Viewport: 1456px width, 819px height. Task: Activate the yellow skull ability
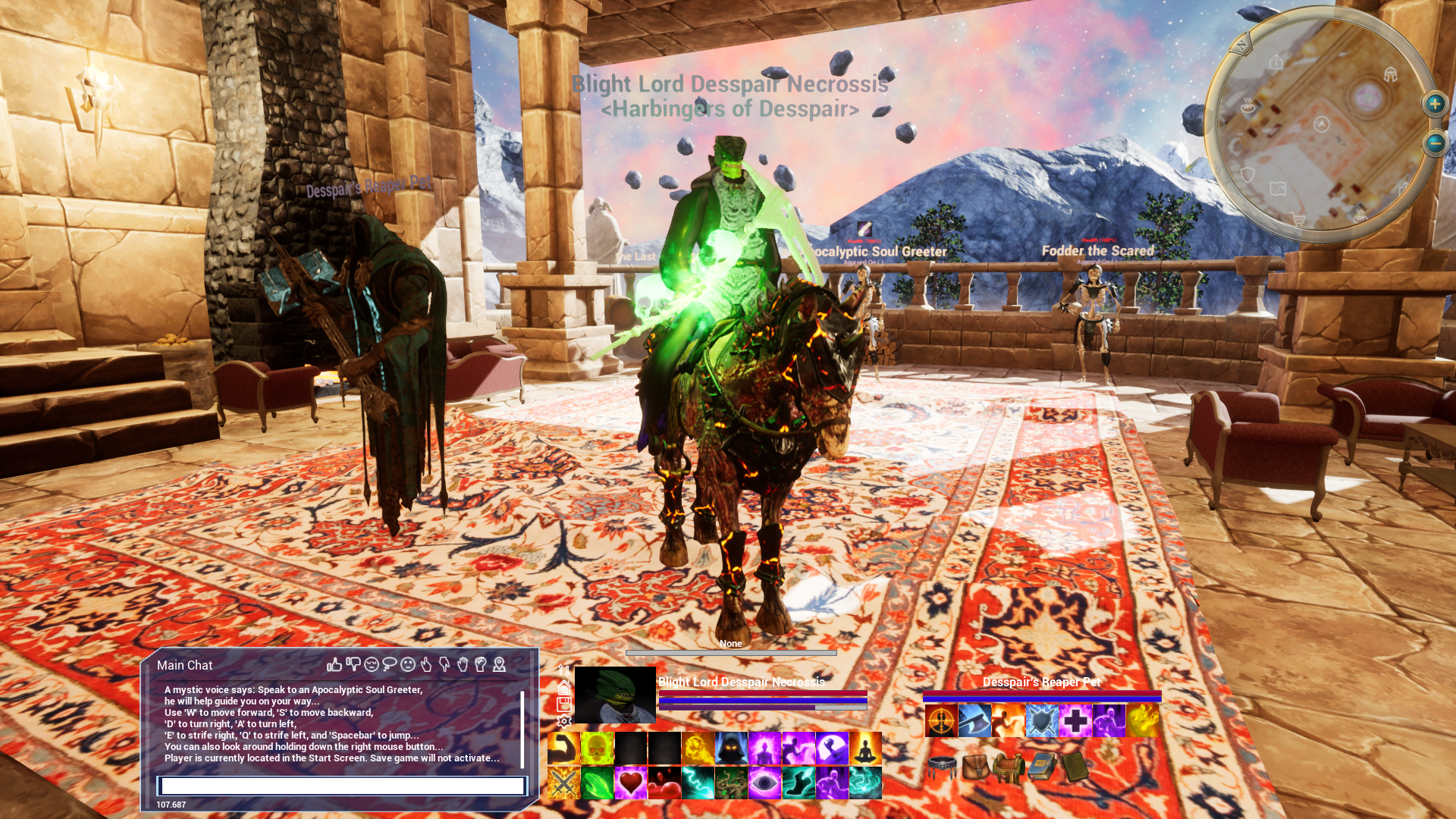point(598,748)
